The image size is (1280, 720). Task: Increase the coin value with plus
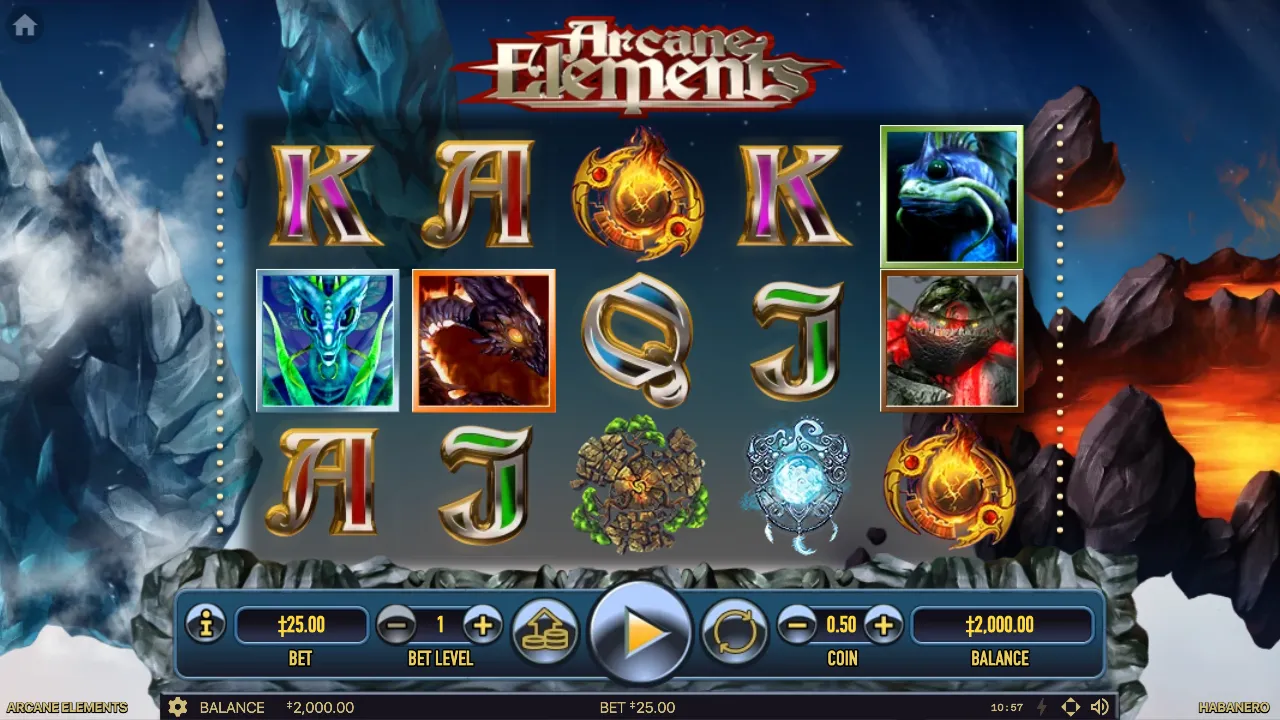coord(884,626)
